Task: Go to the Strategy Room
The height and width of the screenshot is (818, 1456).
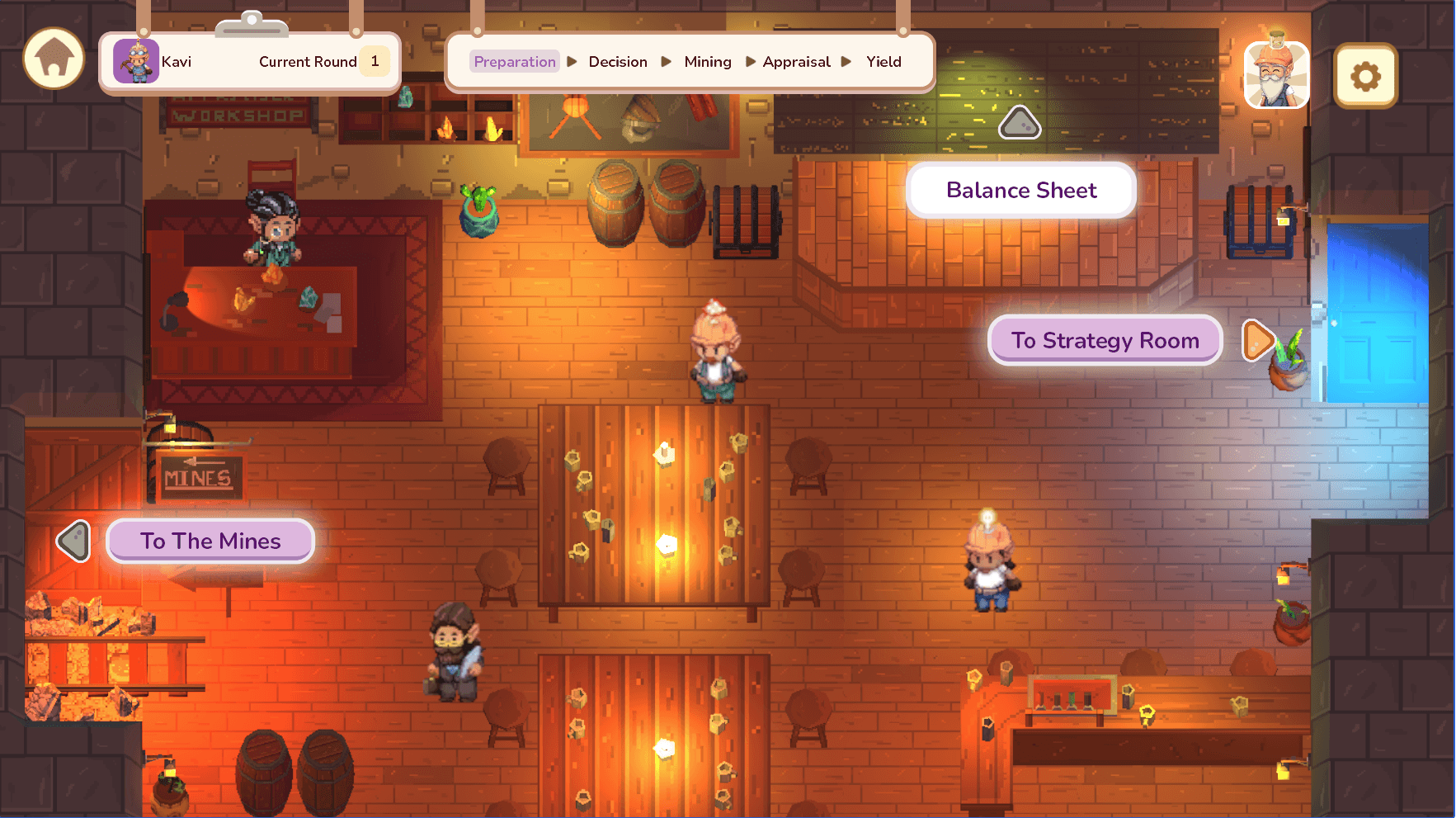Action: (x=1105, y=340)
